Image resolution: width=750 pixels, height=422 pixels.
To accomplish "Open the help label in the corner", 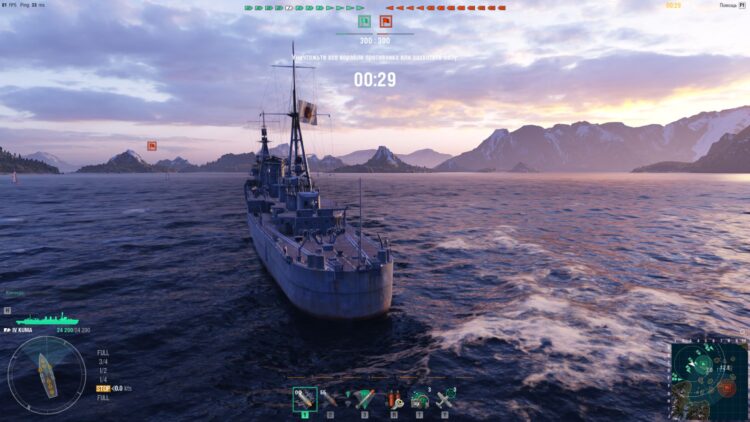I will tap(728, 5).
